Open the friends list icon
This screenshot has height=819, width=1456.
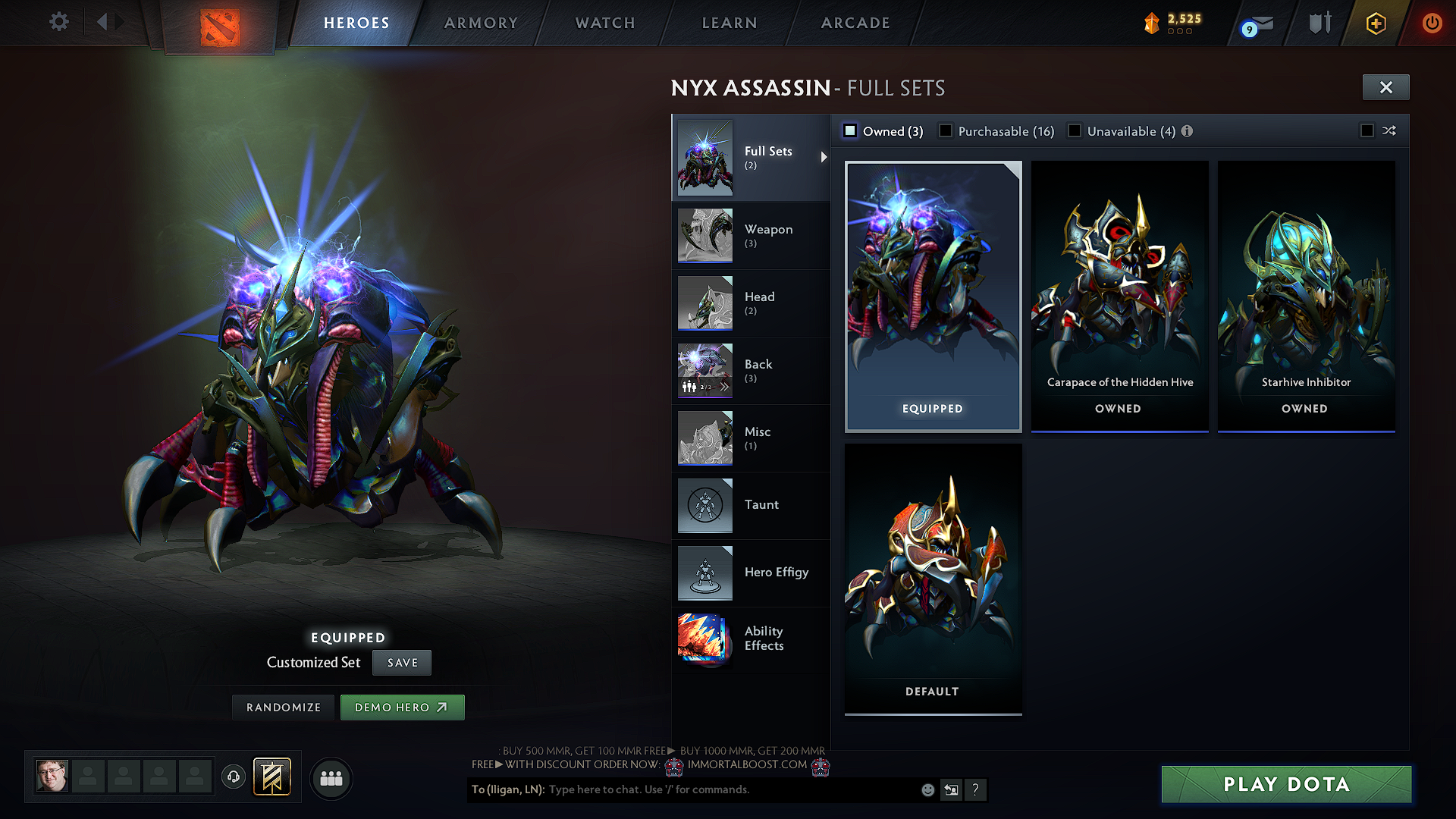point(331,777)
